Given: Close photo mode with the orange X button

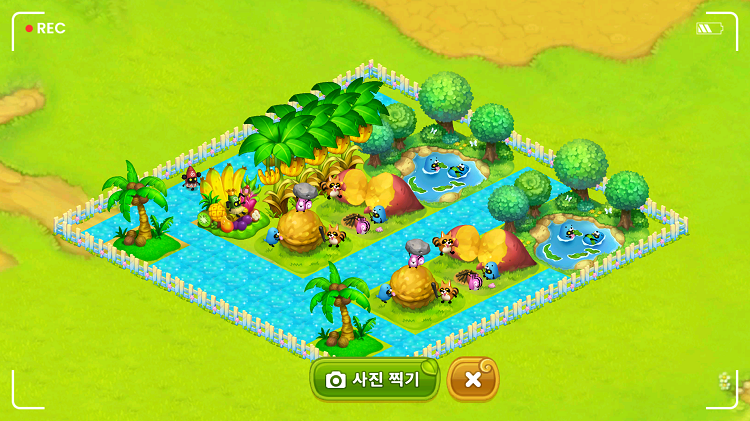Looking at the screenshot, I should pyautogui.click(x=473, y=380).
